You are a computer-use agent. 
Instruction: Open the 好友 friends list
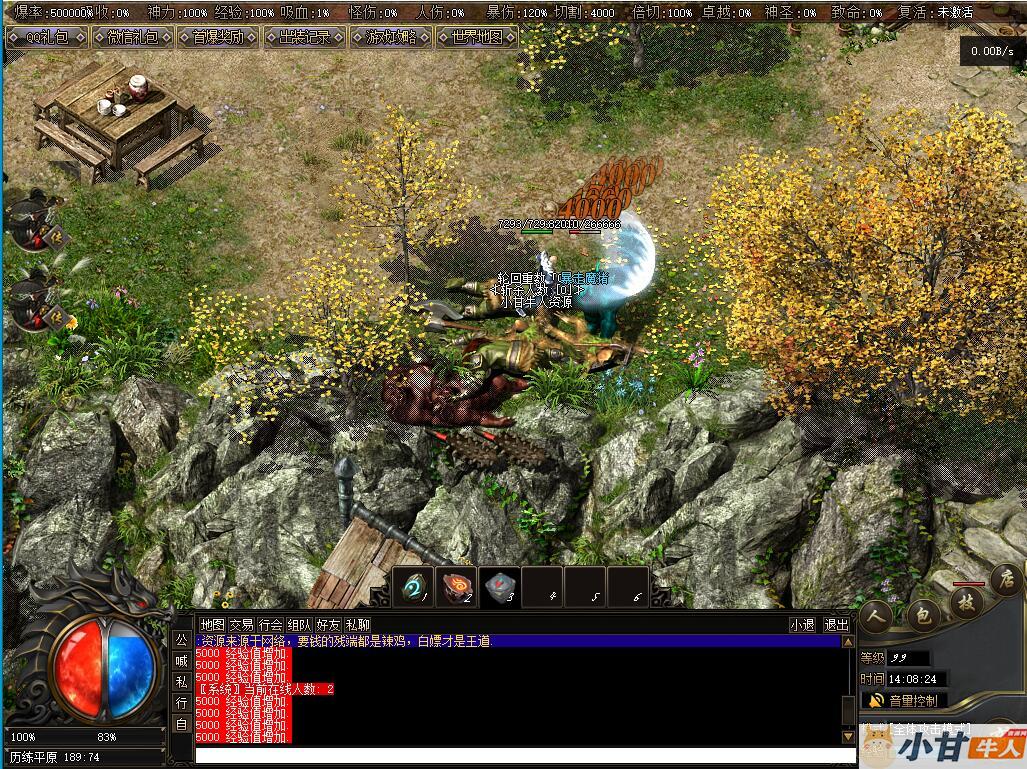(328, 625)
